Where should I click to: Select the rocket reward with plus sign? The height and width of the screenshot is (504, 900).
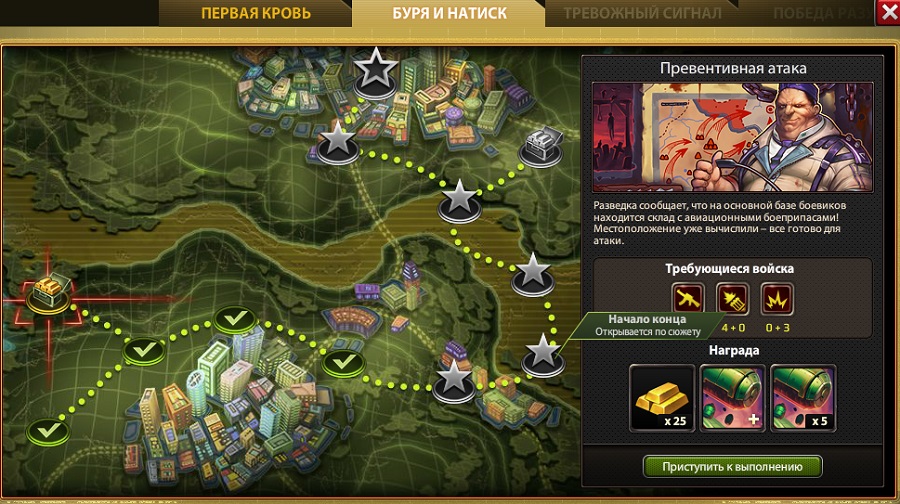[733, 397]
